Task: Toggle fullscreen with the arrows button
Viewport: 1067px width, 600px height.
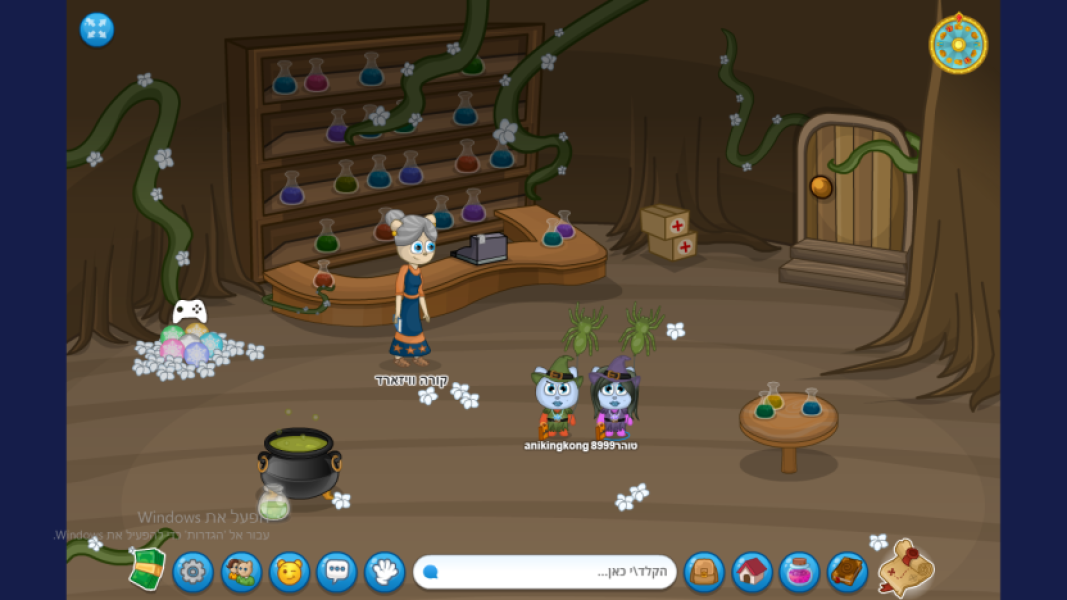Action: [97, 30]
